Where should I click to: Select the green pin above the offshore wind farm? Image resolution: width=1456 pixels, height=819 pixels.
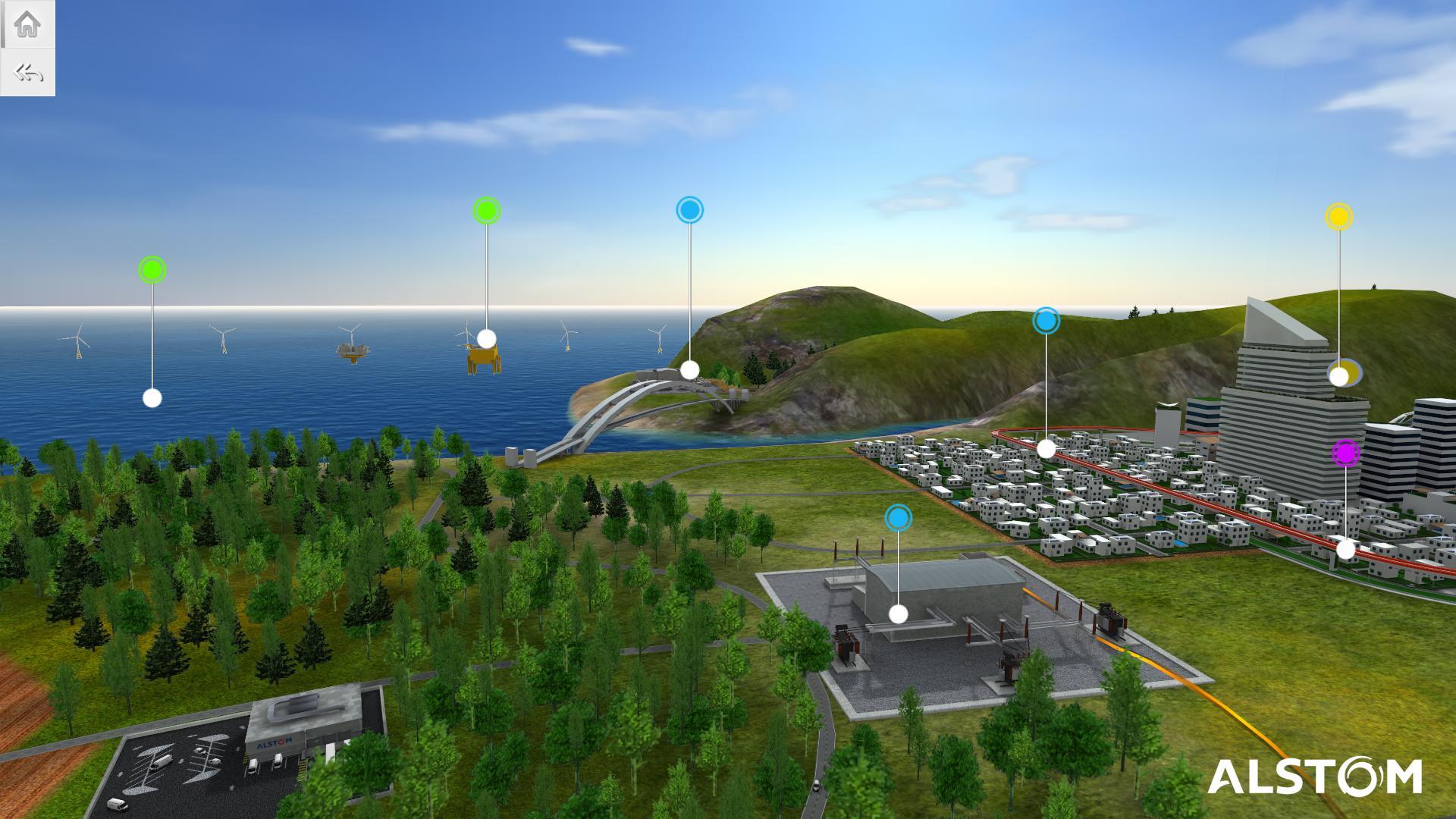coord(152,270)
